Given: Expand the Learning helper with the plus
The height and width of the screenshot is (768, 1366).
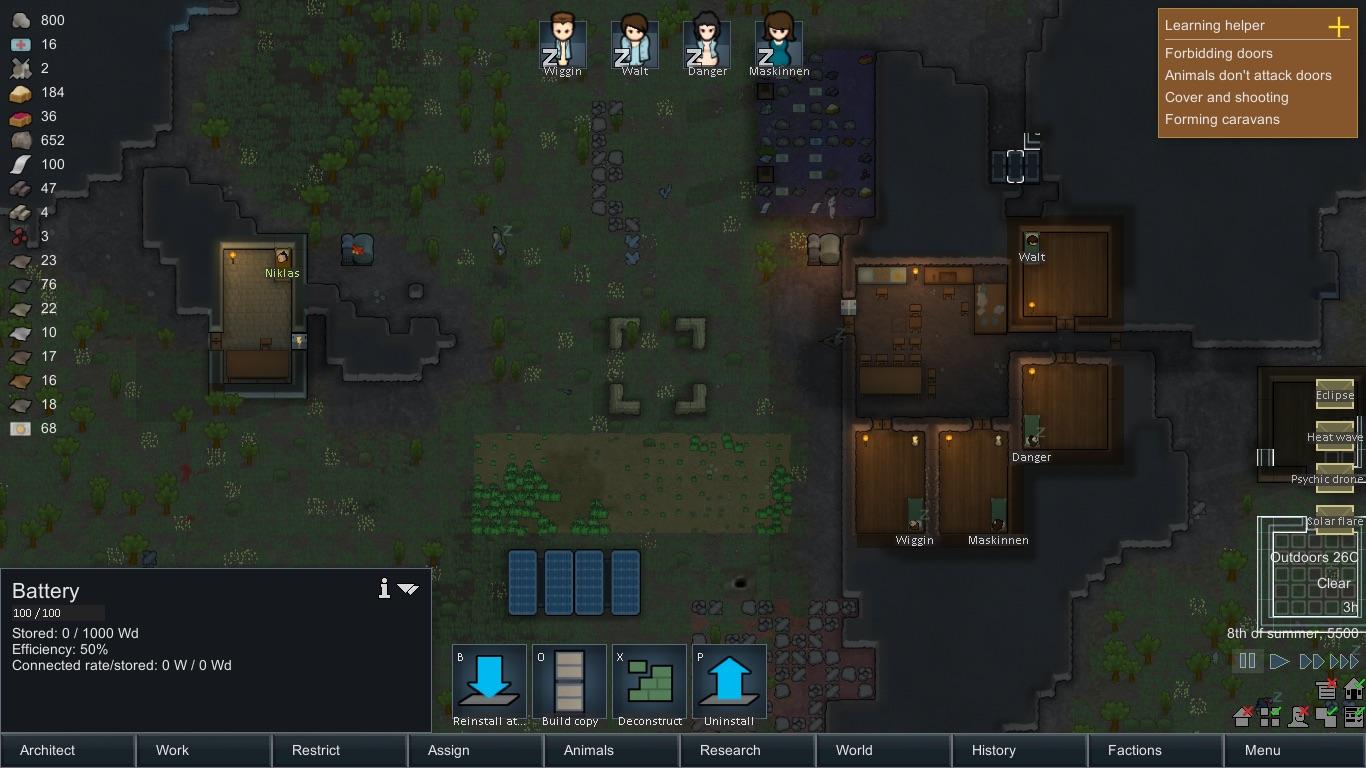Looking at the screenshot, I should tap(1338, 27).
